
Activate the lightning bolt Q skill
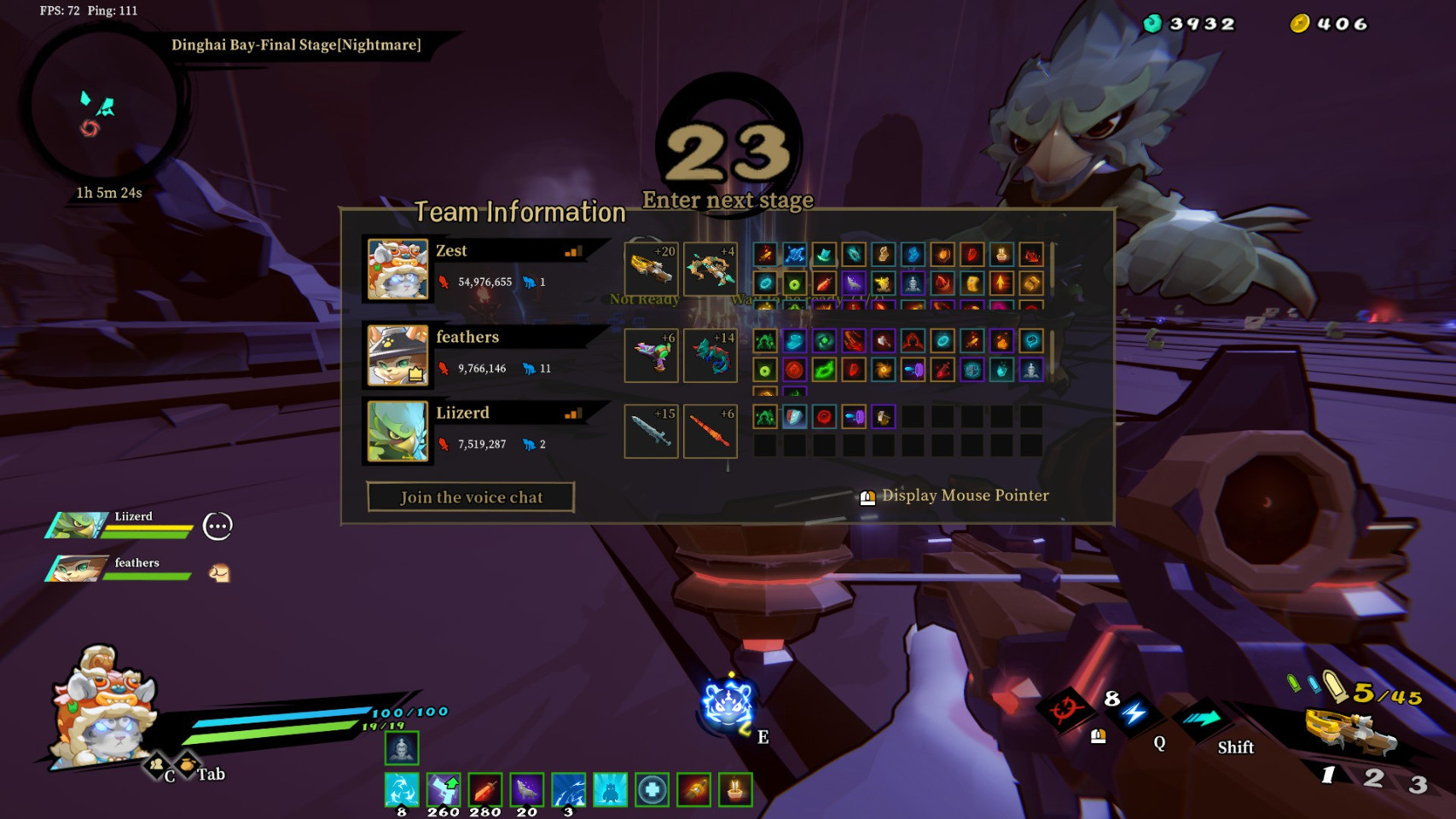(x=1134, y=713)
